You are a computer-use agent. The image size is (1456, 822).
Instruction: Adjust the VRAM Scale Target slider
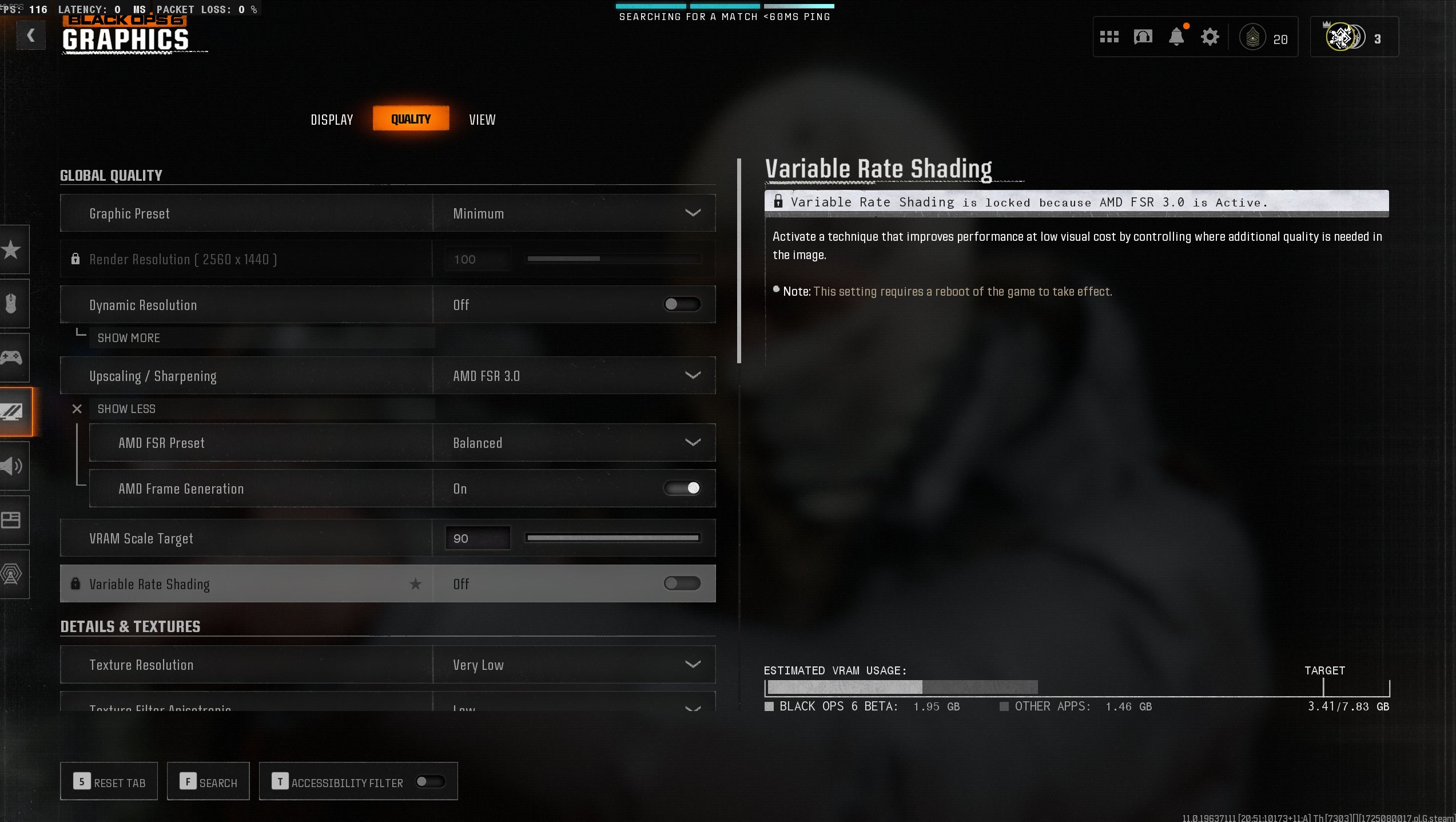point(612,538)
